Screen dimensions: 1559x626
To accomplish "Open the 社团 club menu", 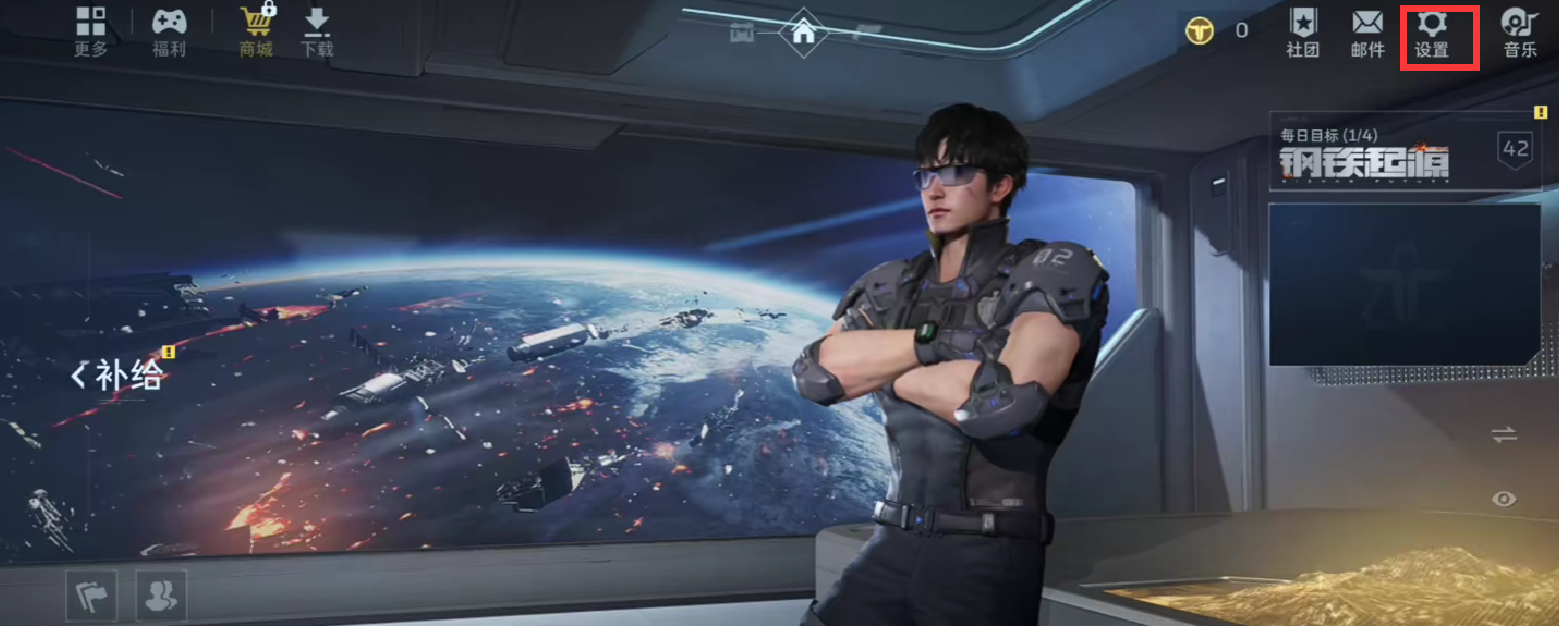I will click(1302, 33).
